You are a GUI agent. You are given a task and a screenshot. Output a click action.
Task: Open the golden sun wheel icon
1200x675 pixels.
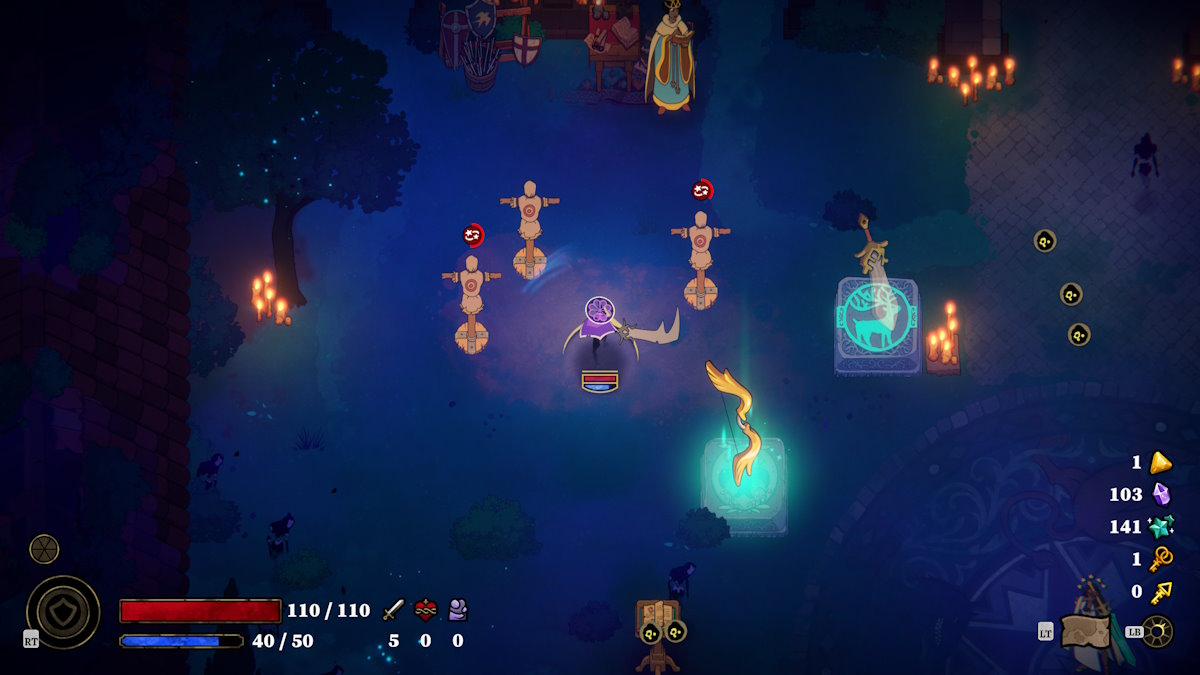point(1157,631)
